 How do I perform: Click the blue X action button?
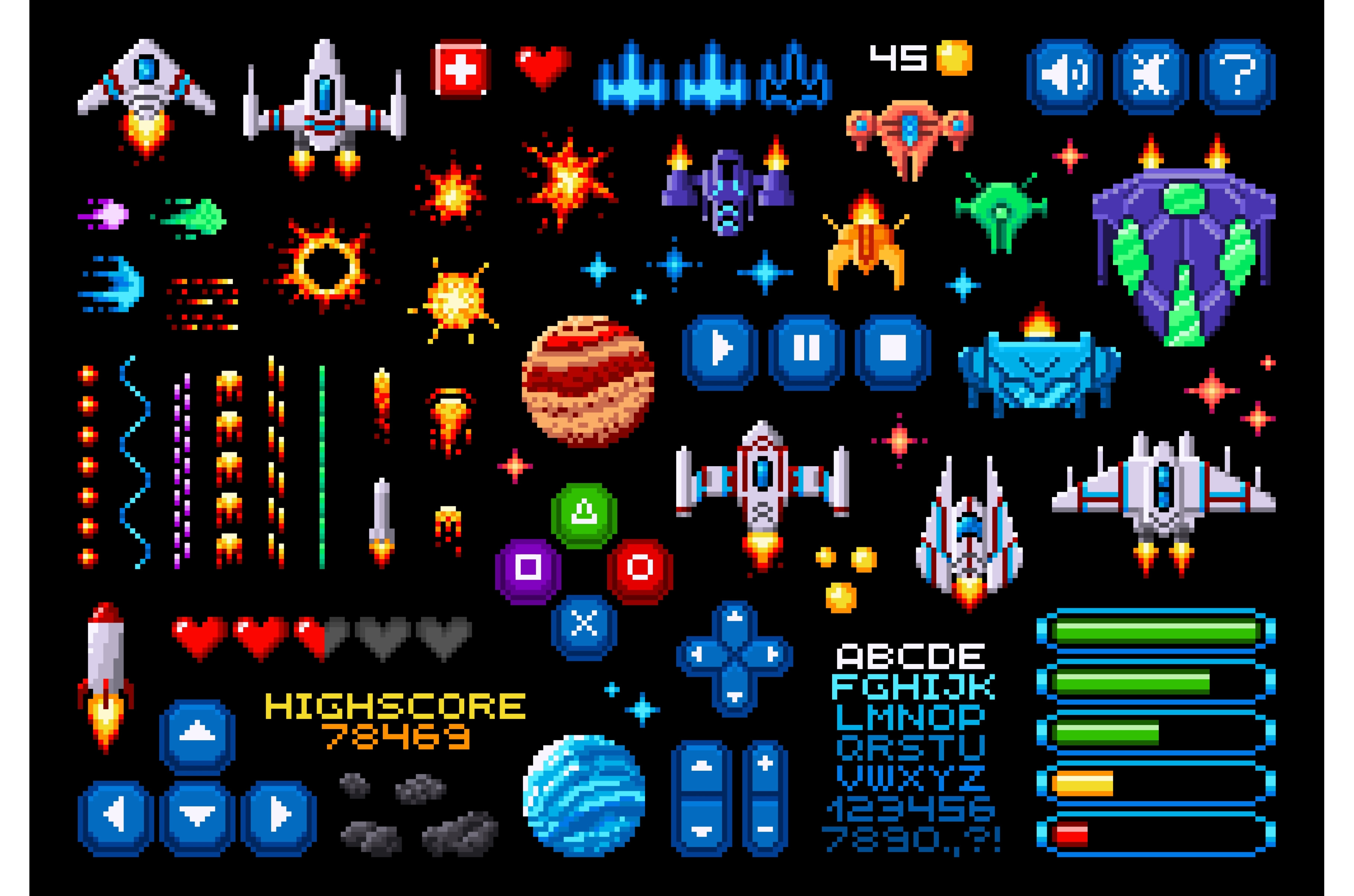click(584, 624)
